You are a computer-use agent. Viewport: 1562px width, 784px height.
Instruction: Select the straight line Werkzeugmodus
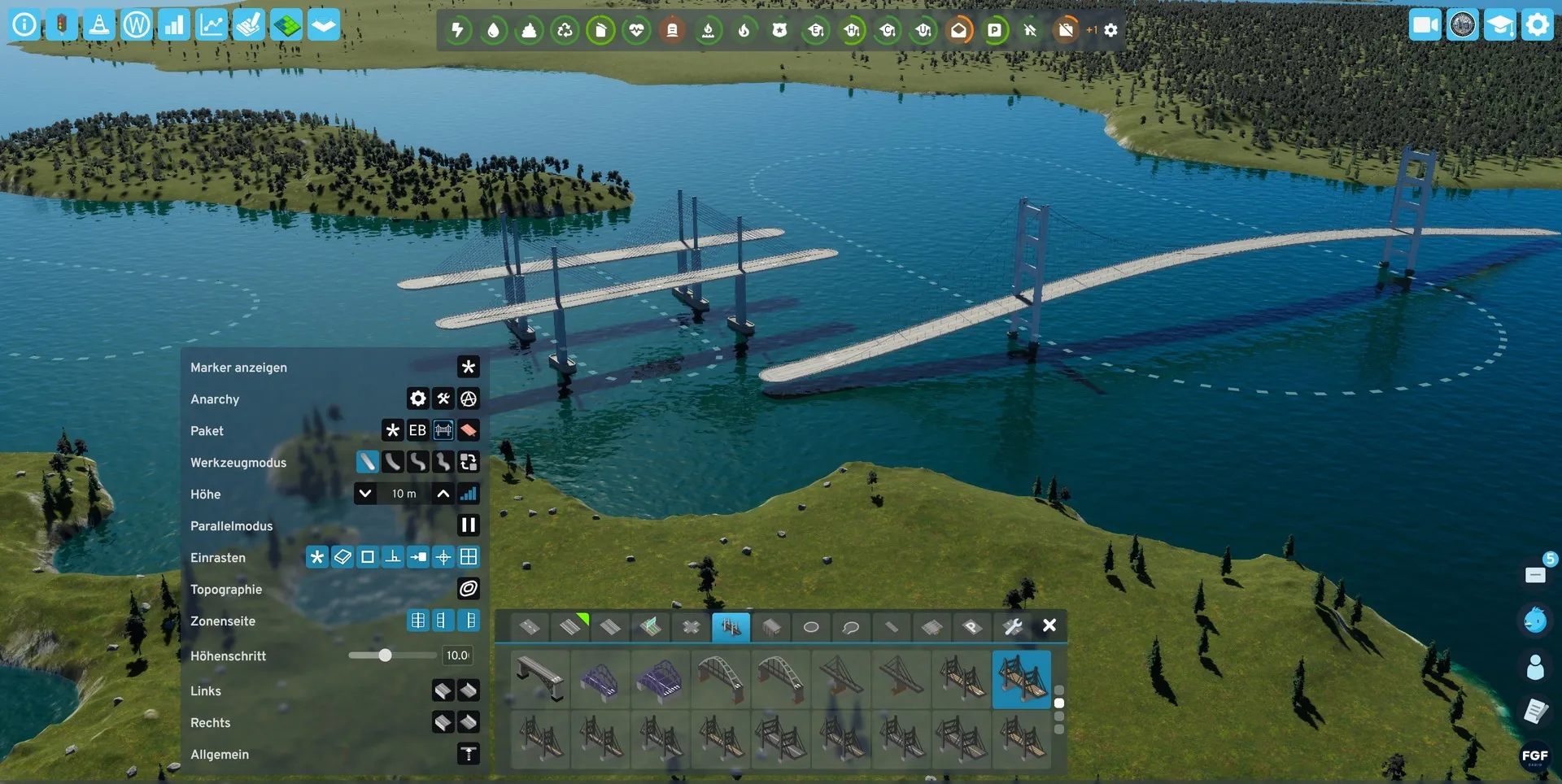coord(367,462)
